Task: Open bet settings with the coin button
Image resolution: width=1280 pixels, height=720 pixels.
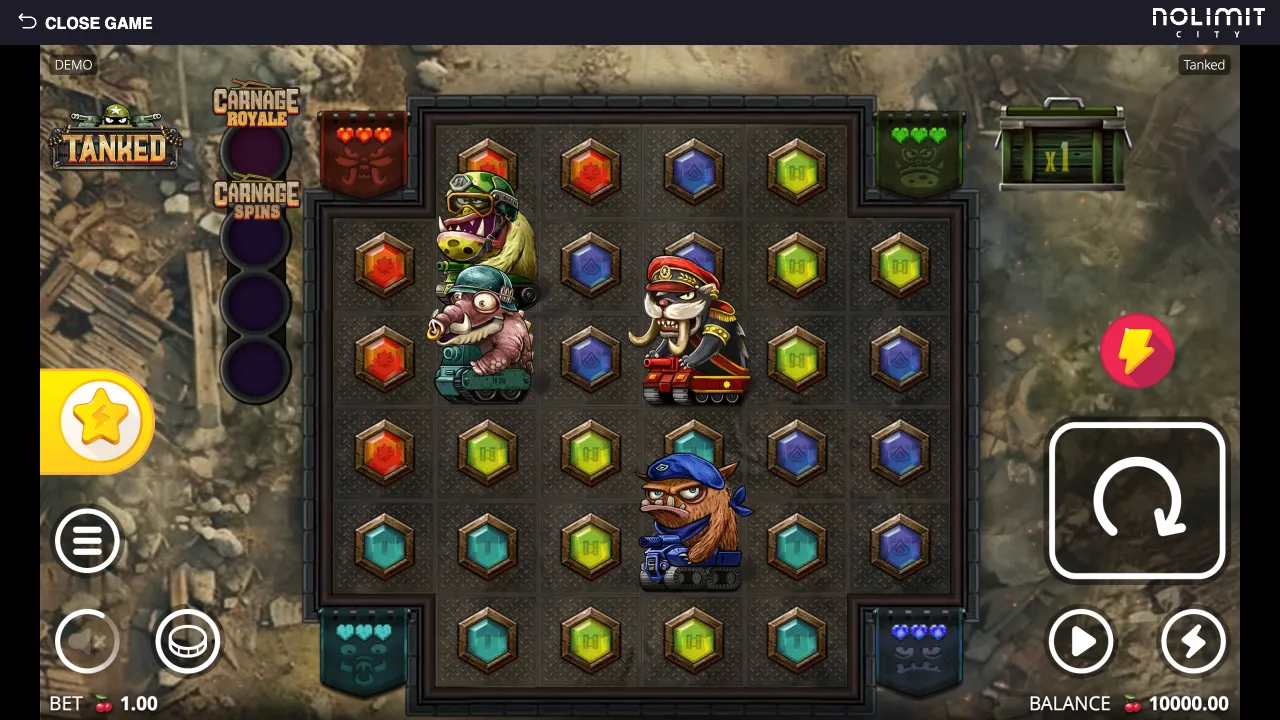Action: click(188, 641)
